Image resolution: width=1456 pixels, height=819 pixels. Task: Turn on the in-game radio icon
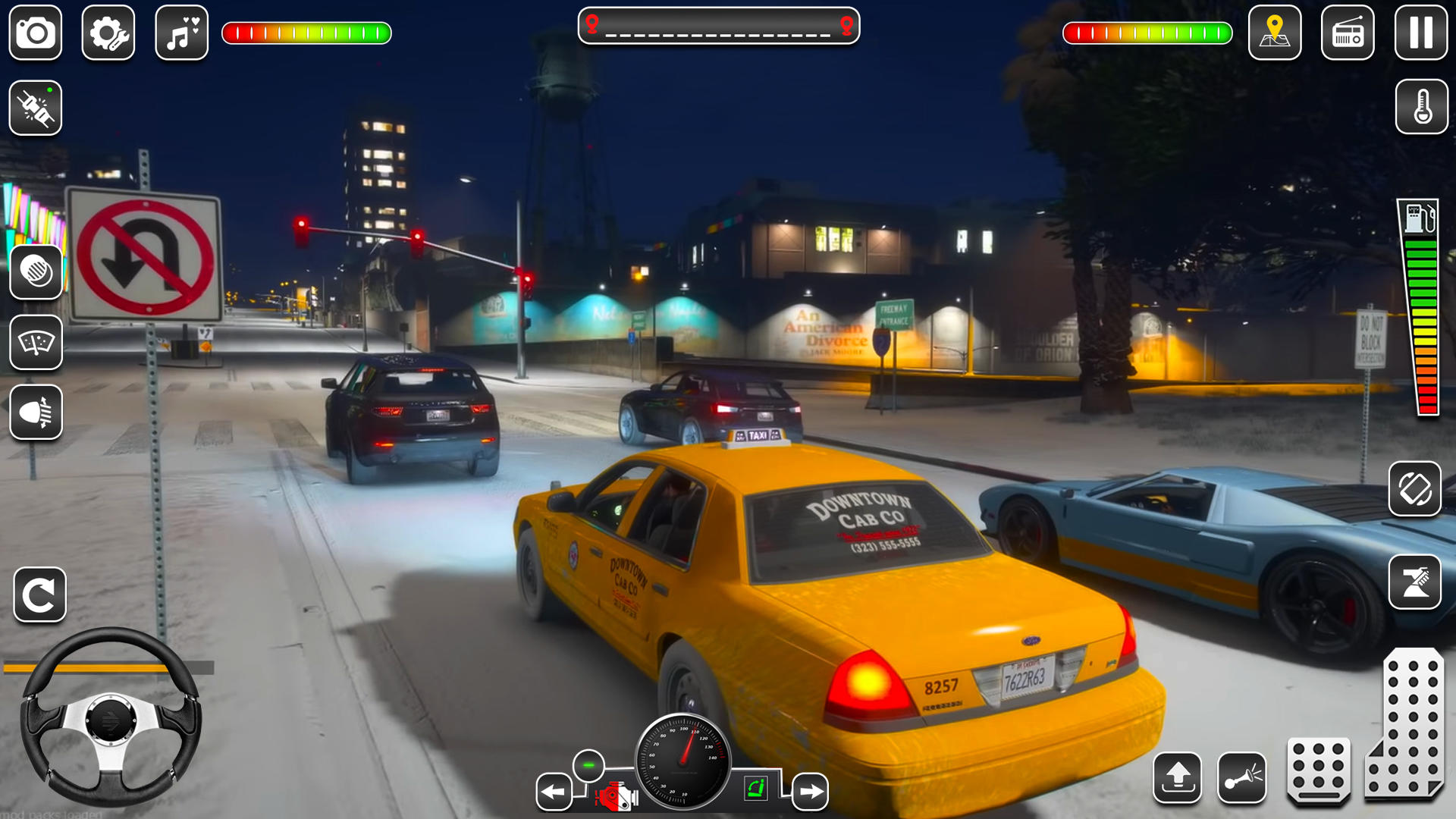click(x=1348, y=33)
